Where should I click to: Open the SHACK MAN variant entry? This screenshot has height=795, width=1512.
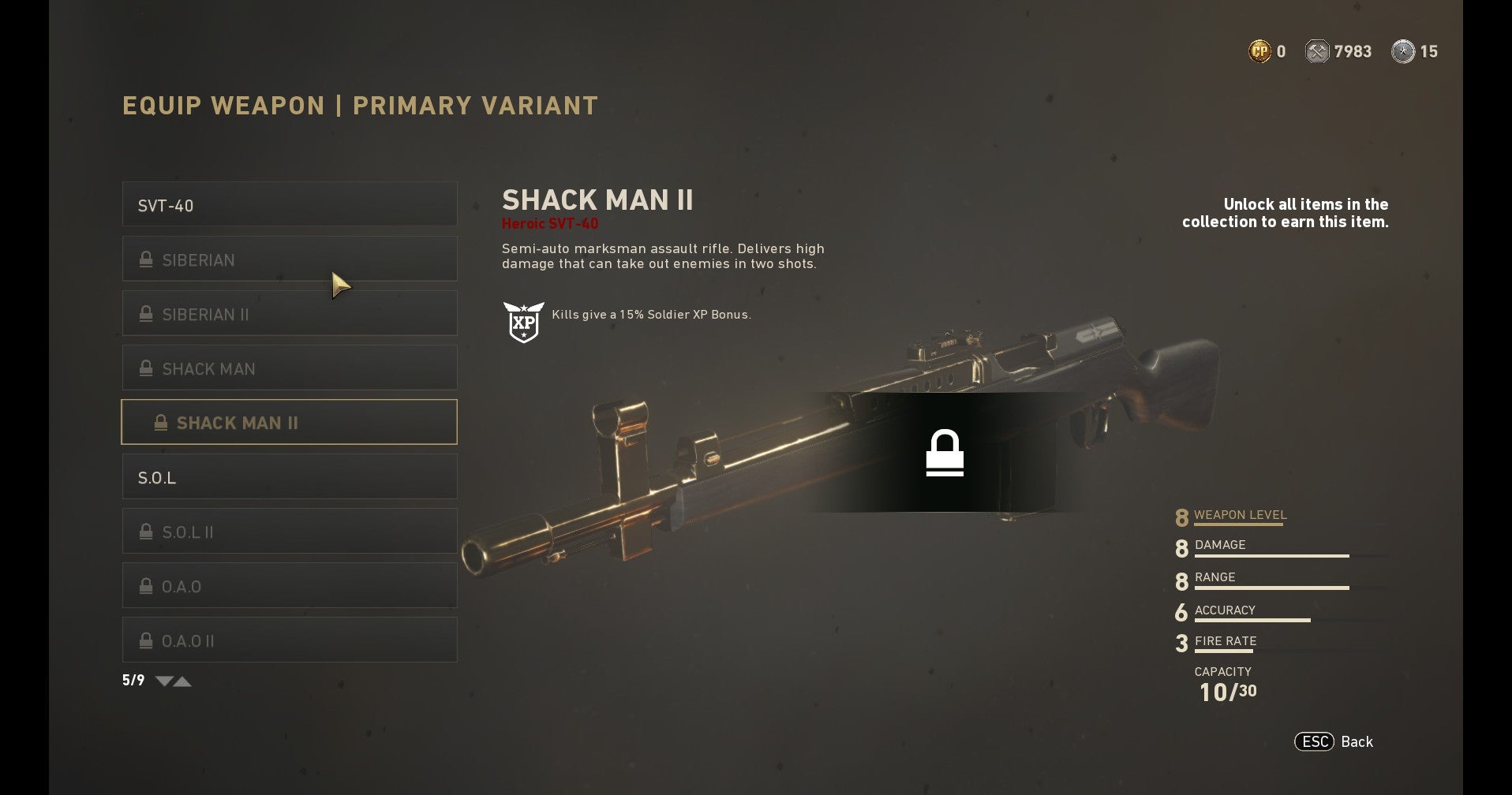(x=289, y=368)
